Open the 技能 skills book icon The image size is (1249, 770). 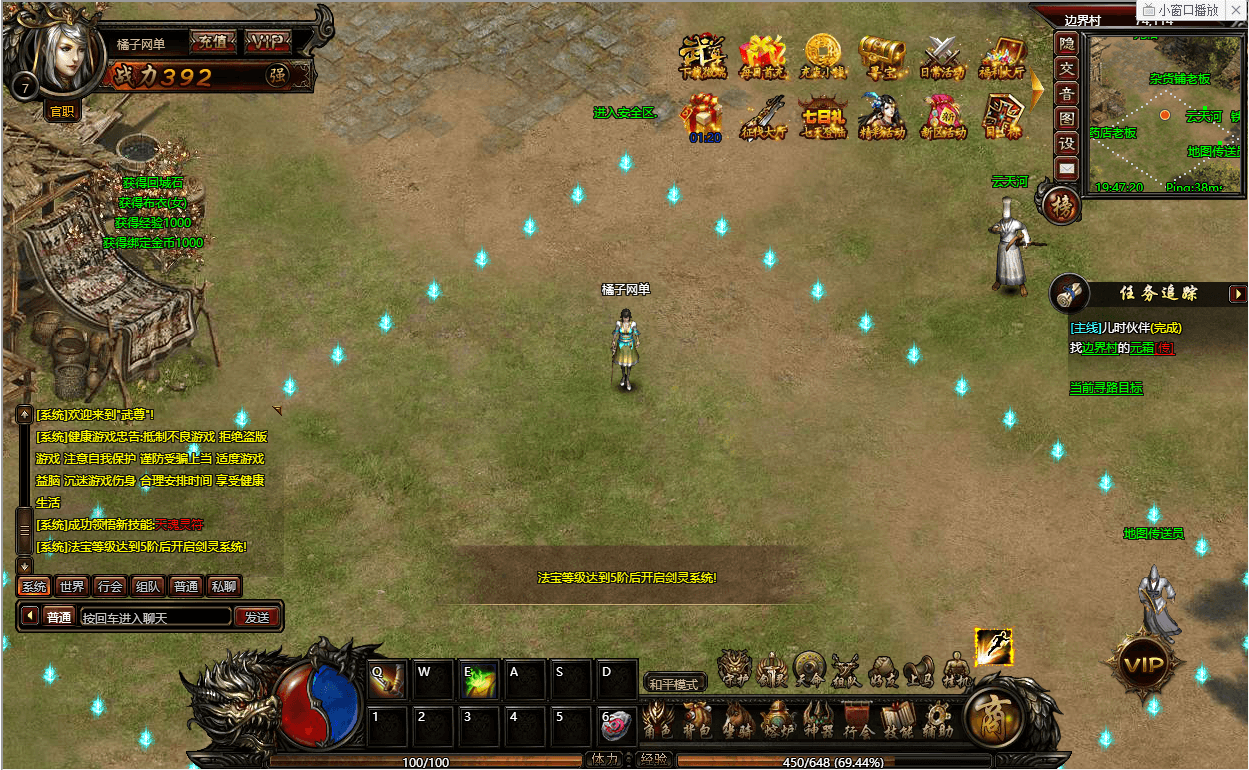tap(897, 720)
